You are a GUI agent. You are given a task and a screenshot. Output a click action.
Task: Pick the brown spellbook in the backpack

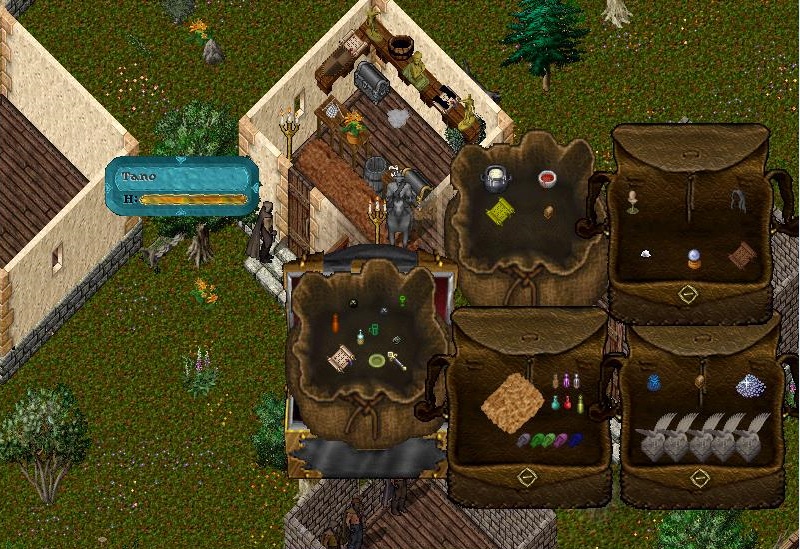tap(742, 256)
